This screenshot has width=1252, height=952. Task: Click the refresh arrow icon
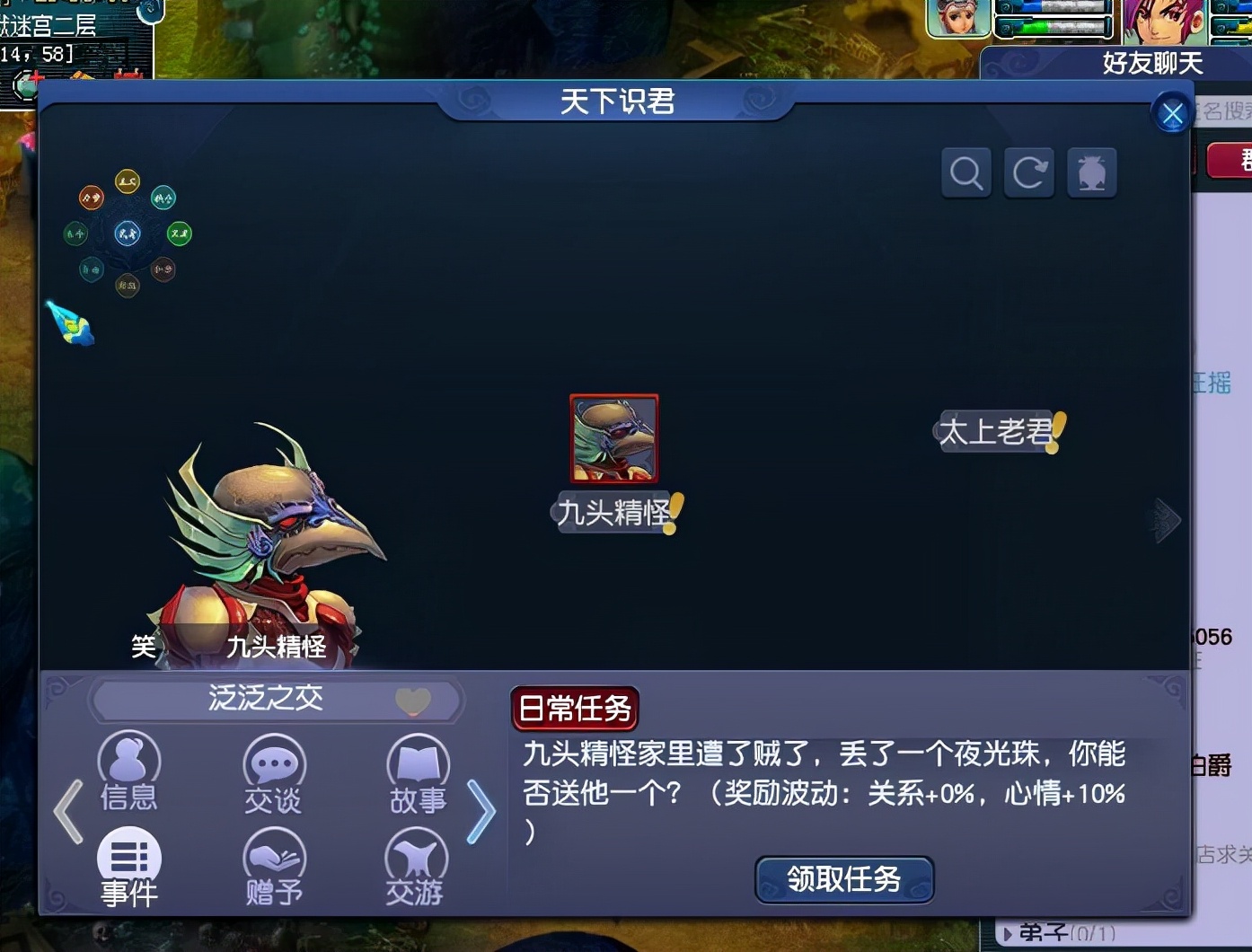(1028, 172)
